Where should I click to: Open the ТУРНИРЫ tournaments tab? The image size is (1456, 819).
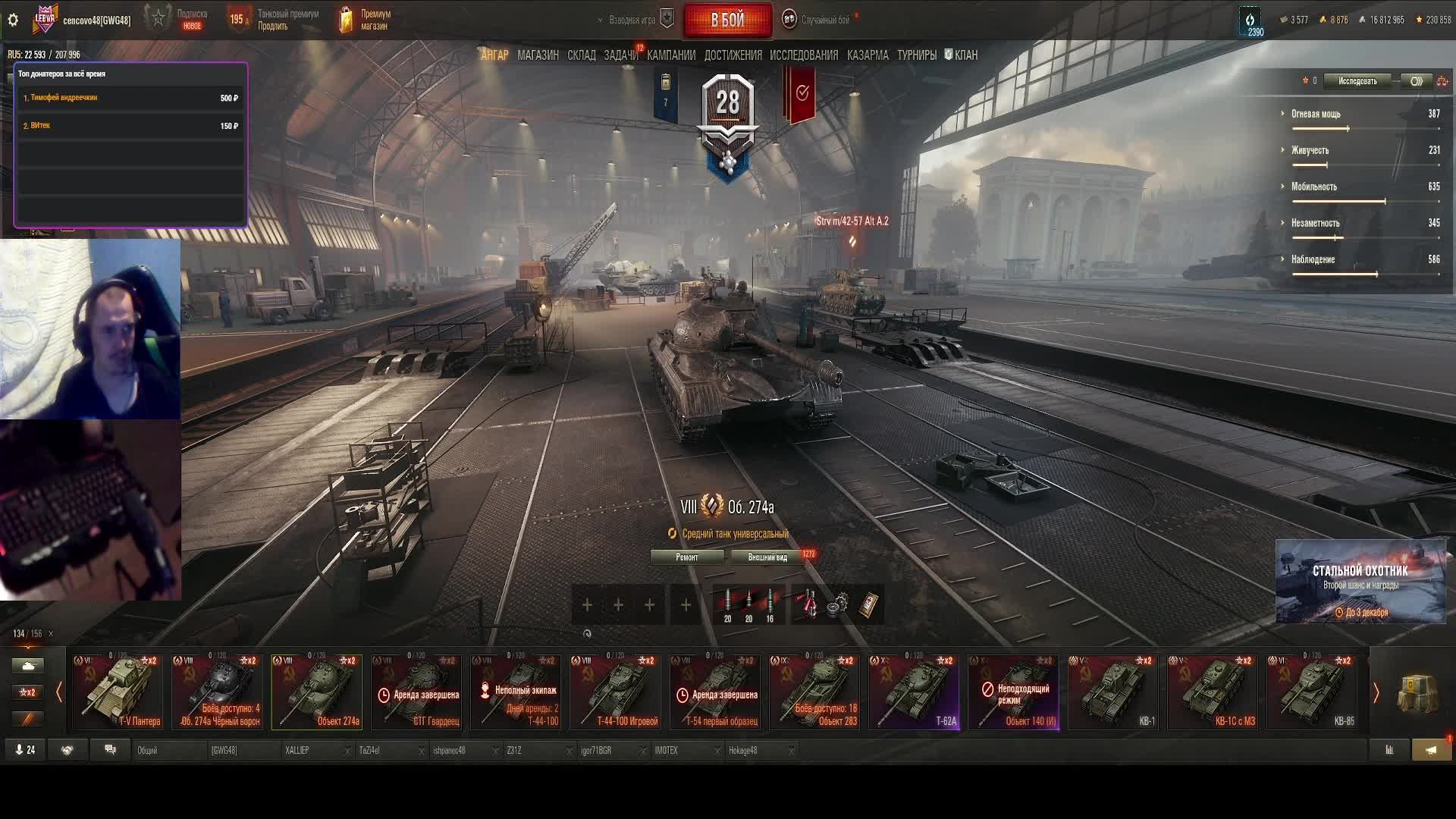[x=916, y=55]
